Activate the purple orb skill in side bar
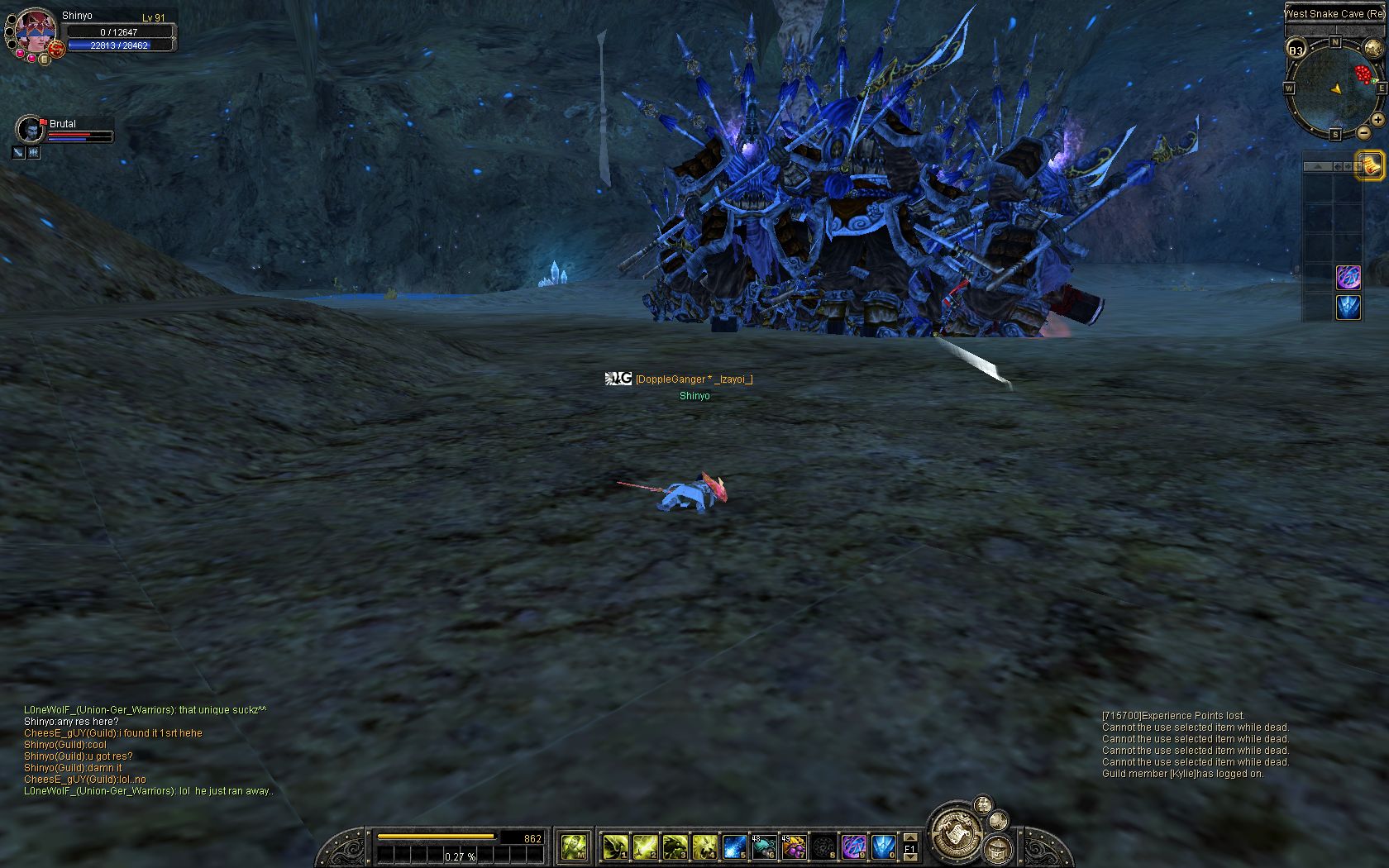This screenshot has width=1389, height=868. pos(1348,277)
